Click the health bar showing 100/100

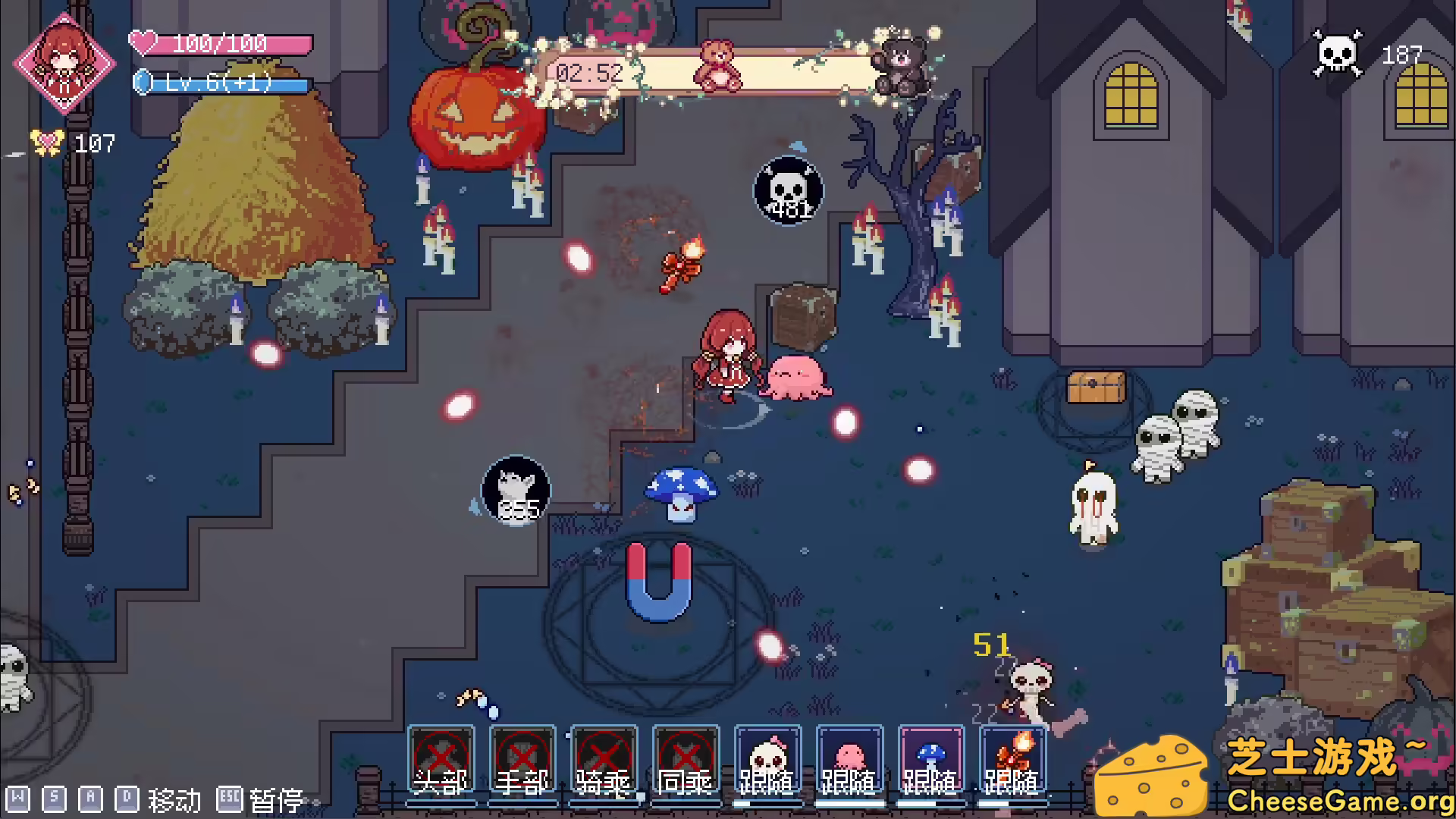pyautogui.click(x=220, y=43)
